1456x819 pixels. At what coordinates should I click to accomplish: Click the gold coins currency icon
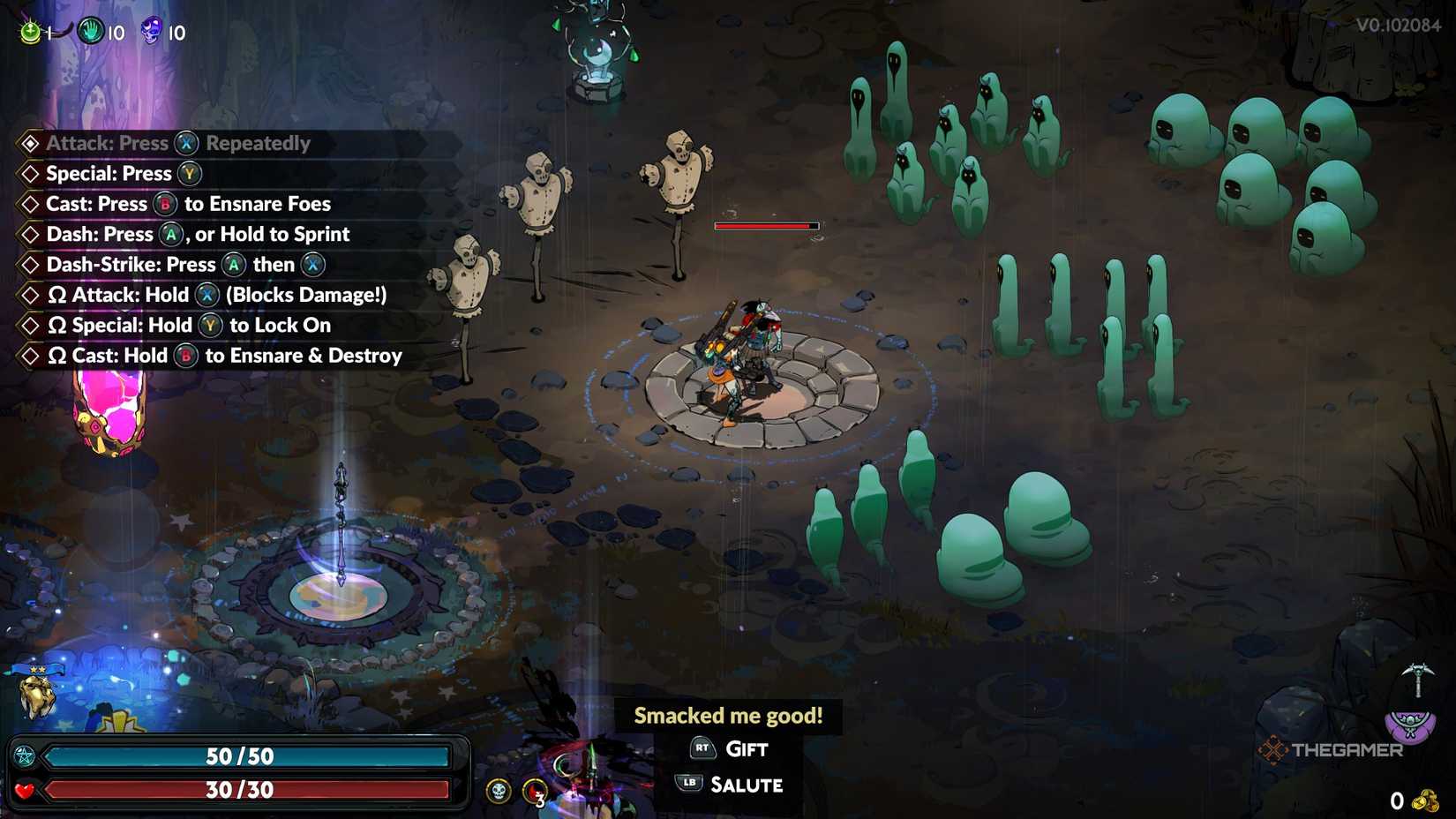(1425, 800)
